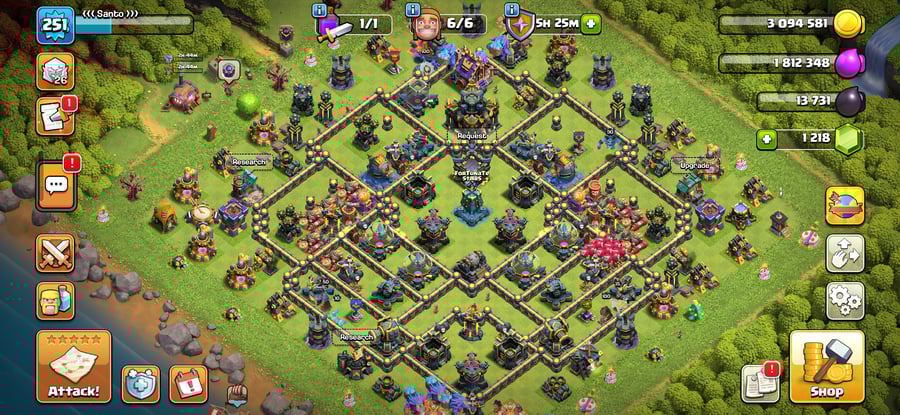Screen dimensions: 900x415
Task: Open the shield and medical cross icon
Action: point(140,382)
